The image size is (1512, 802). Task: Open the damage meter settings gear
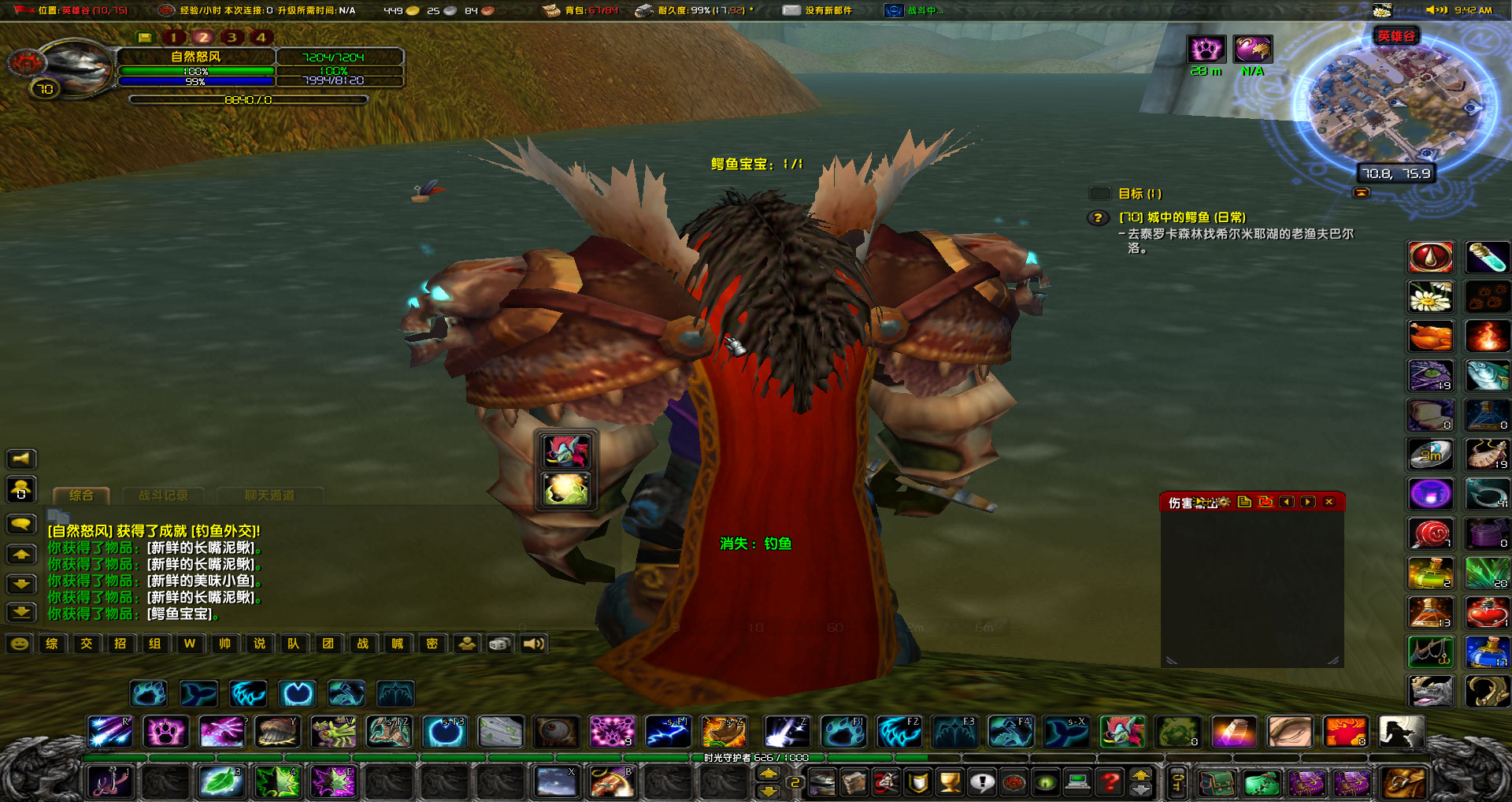(1225, 502)
